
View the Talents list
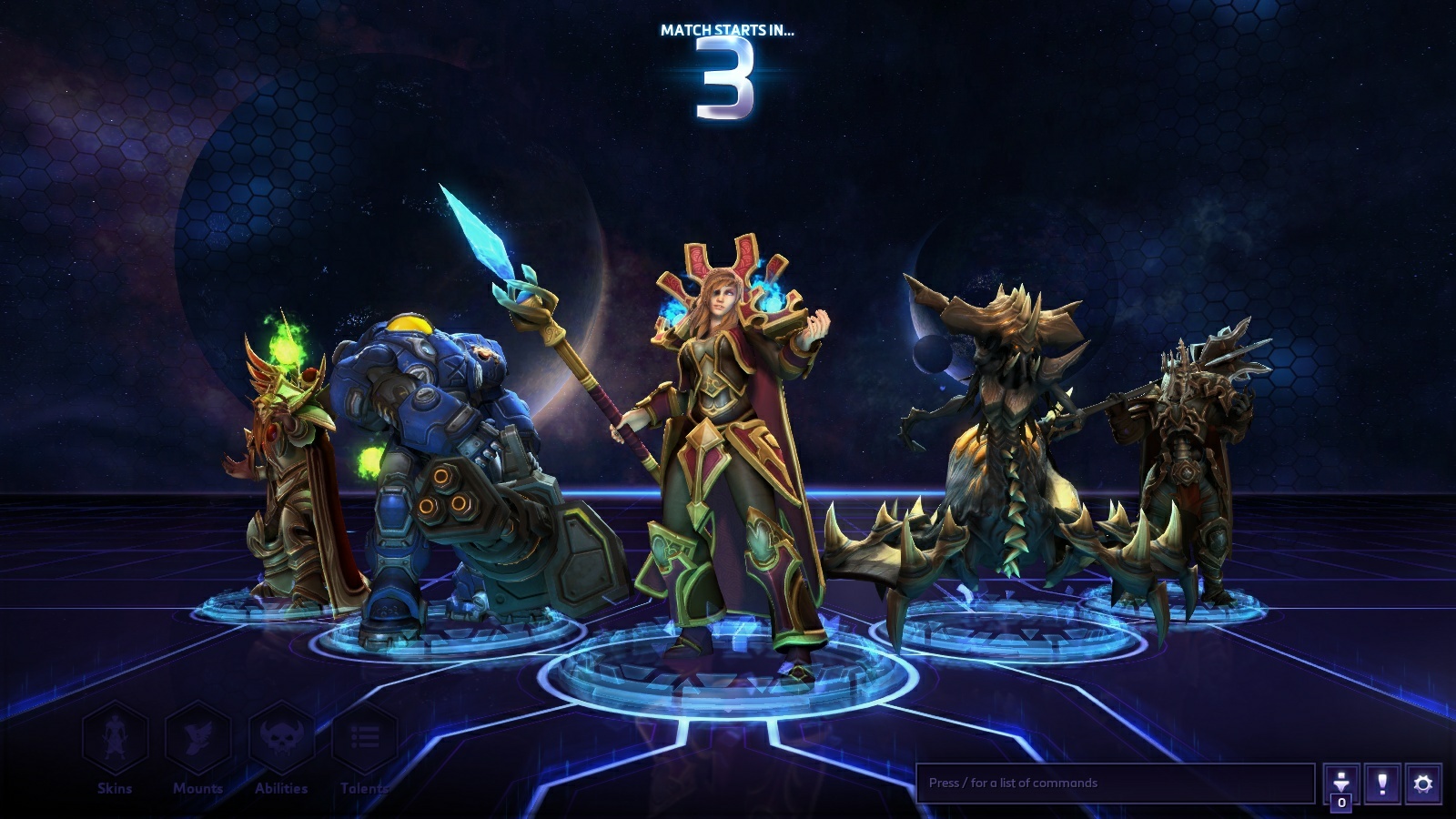[364, 739]
